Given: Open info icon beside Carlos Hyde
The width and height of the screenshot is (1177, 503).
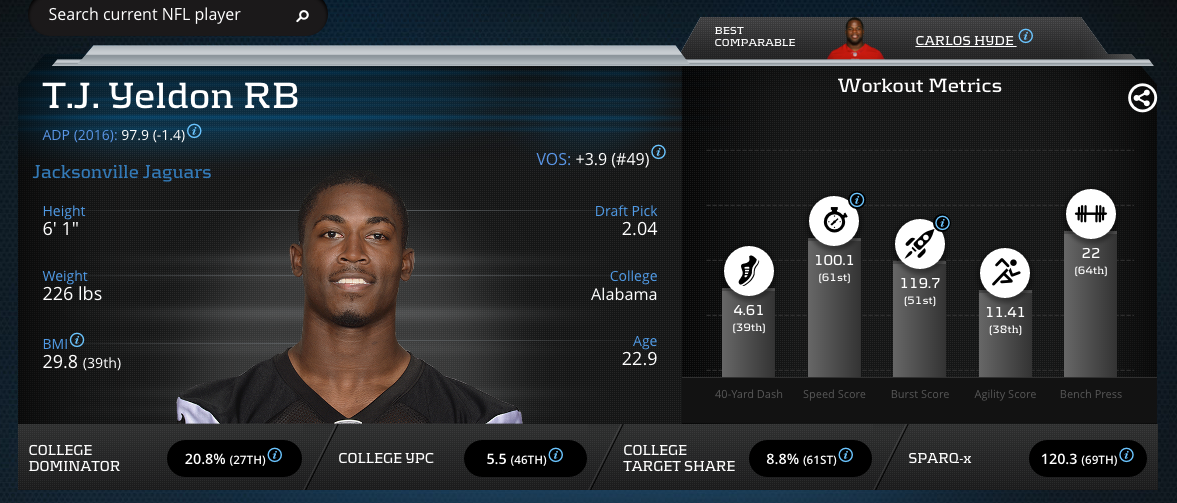Looking at the screenshot, I should (x=1026, y=37).
